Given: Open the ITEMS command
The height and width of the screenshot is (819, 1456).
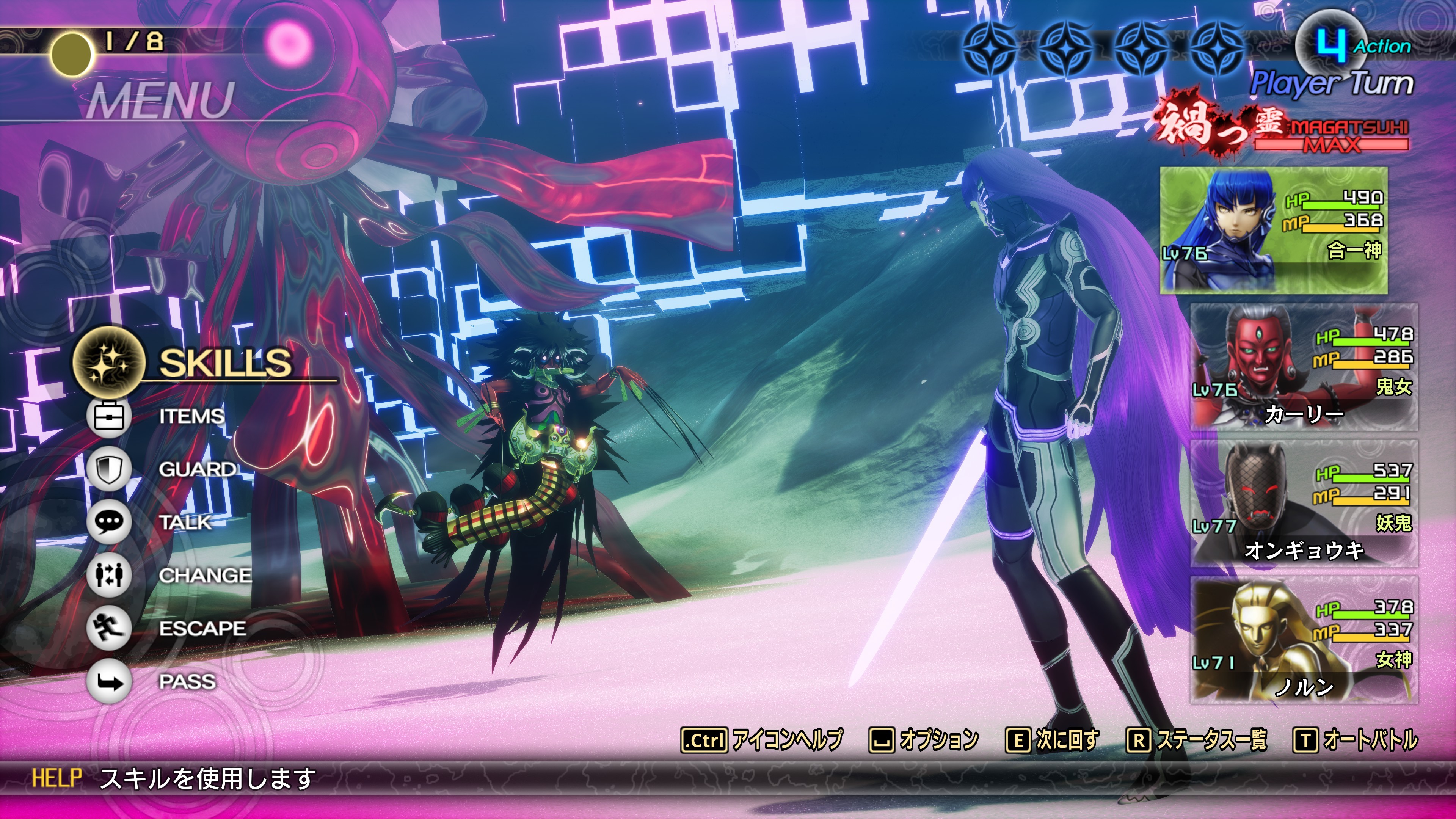Looking at the screenshot, I should point(191,416).
